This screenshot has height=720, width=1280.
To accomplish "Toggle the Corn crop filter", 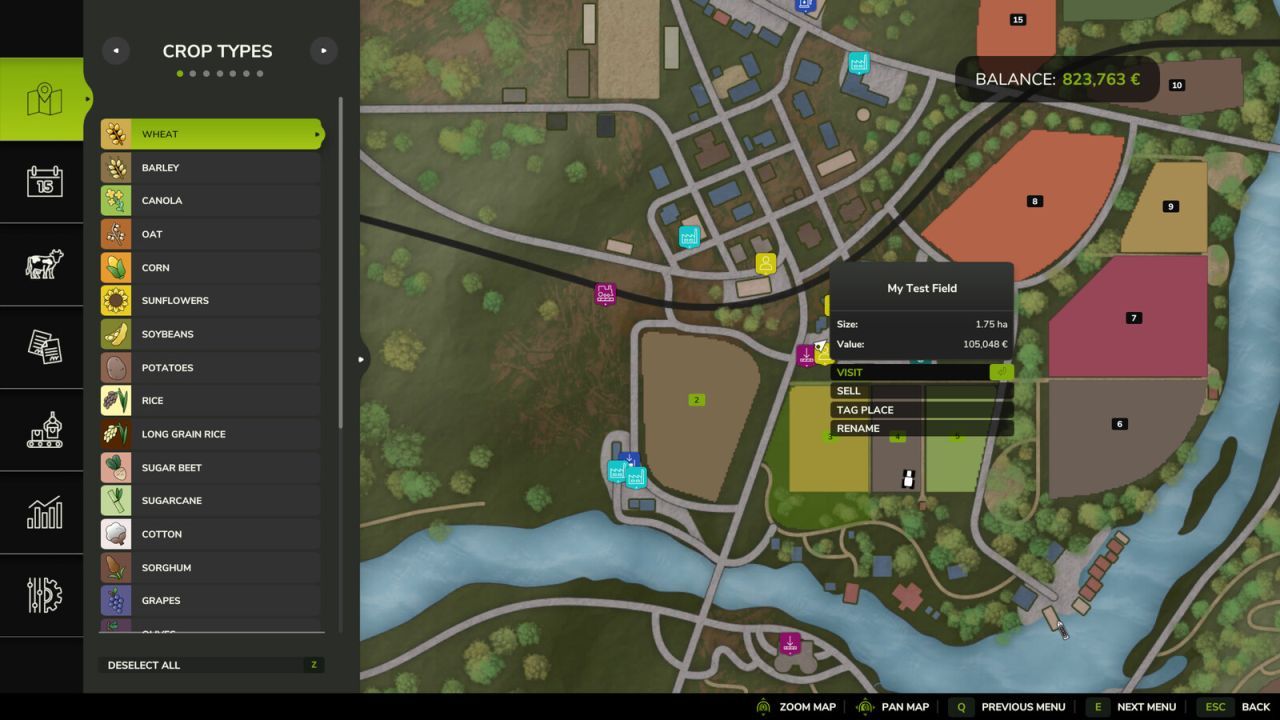I will pos(210,267).
